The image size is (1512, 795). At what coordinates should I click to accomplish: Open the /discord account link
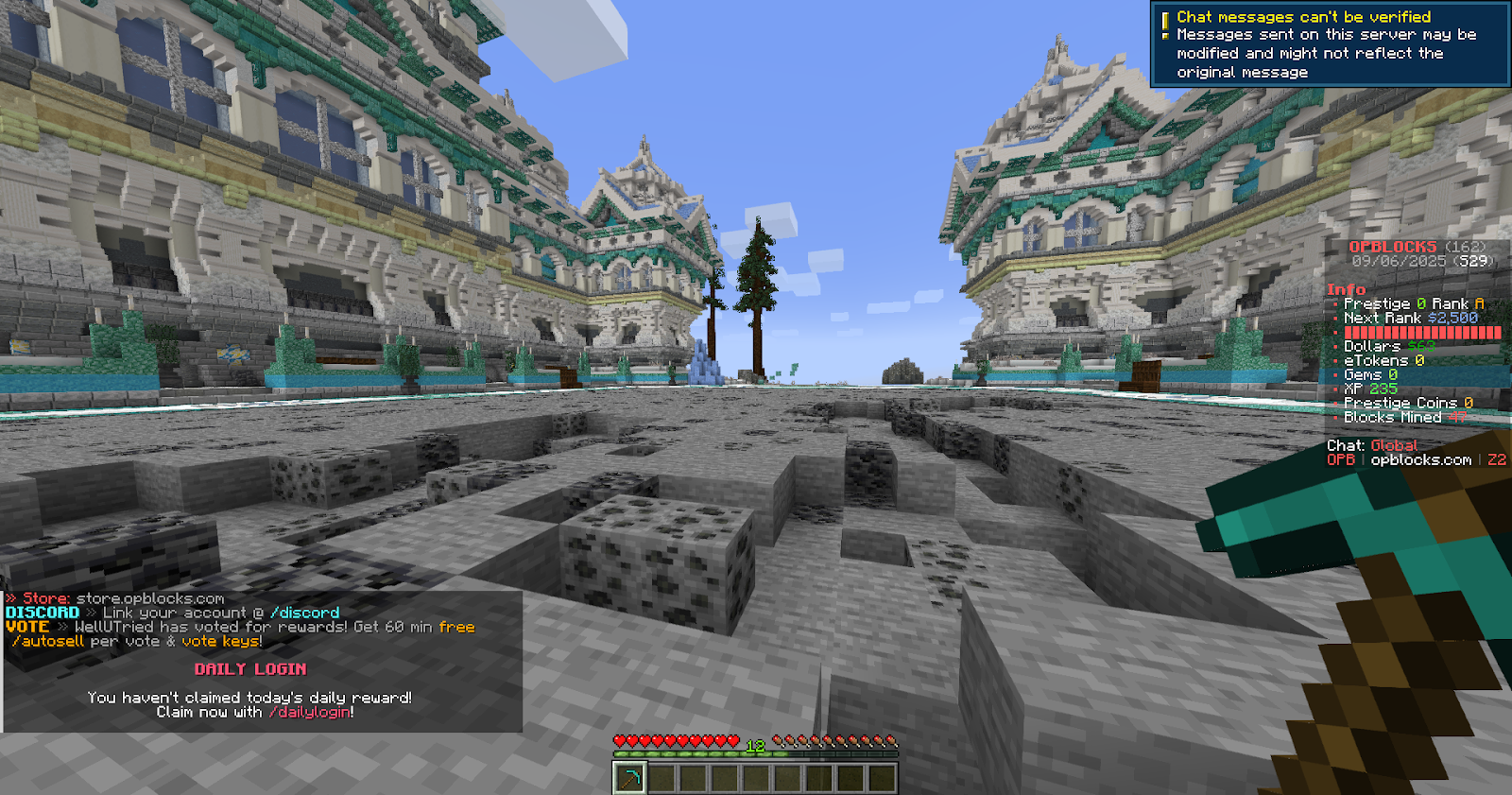pyautogui.click(x=305, y=612)
